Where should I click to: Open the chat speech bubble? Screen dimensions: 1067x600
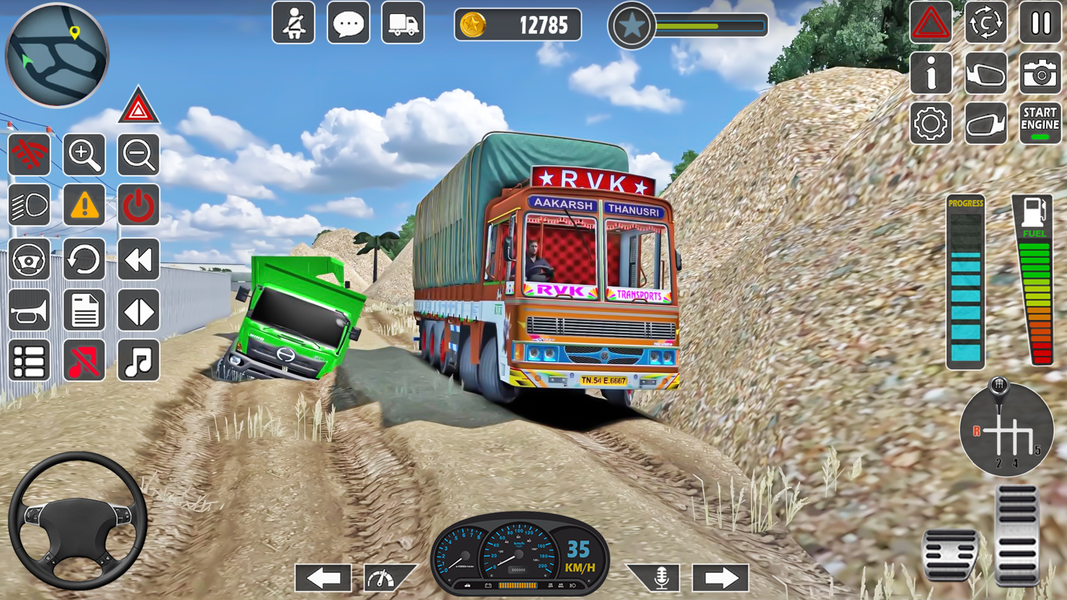point(348,22)
